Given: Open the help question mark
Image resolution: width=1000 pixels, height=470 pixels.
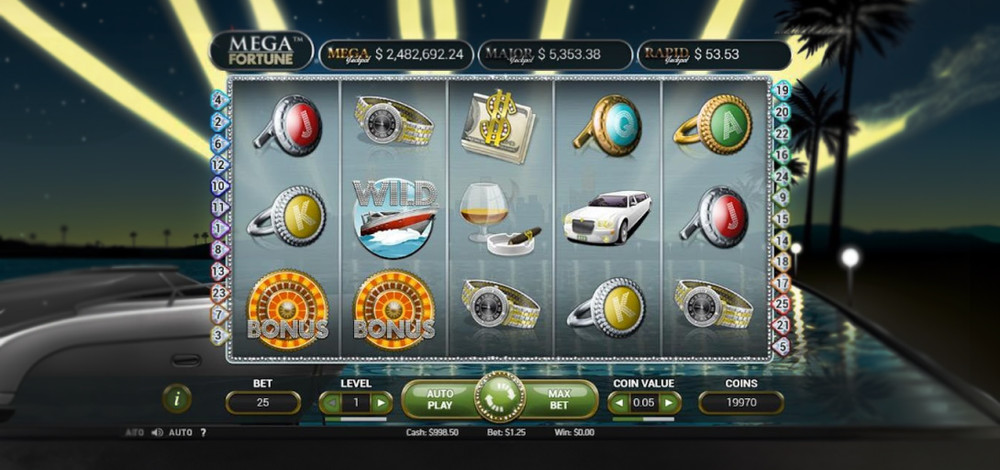Looking at the screenshot, I should pos(203,433).
